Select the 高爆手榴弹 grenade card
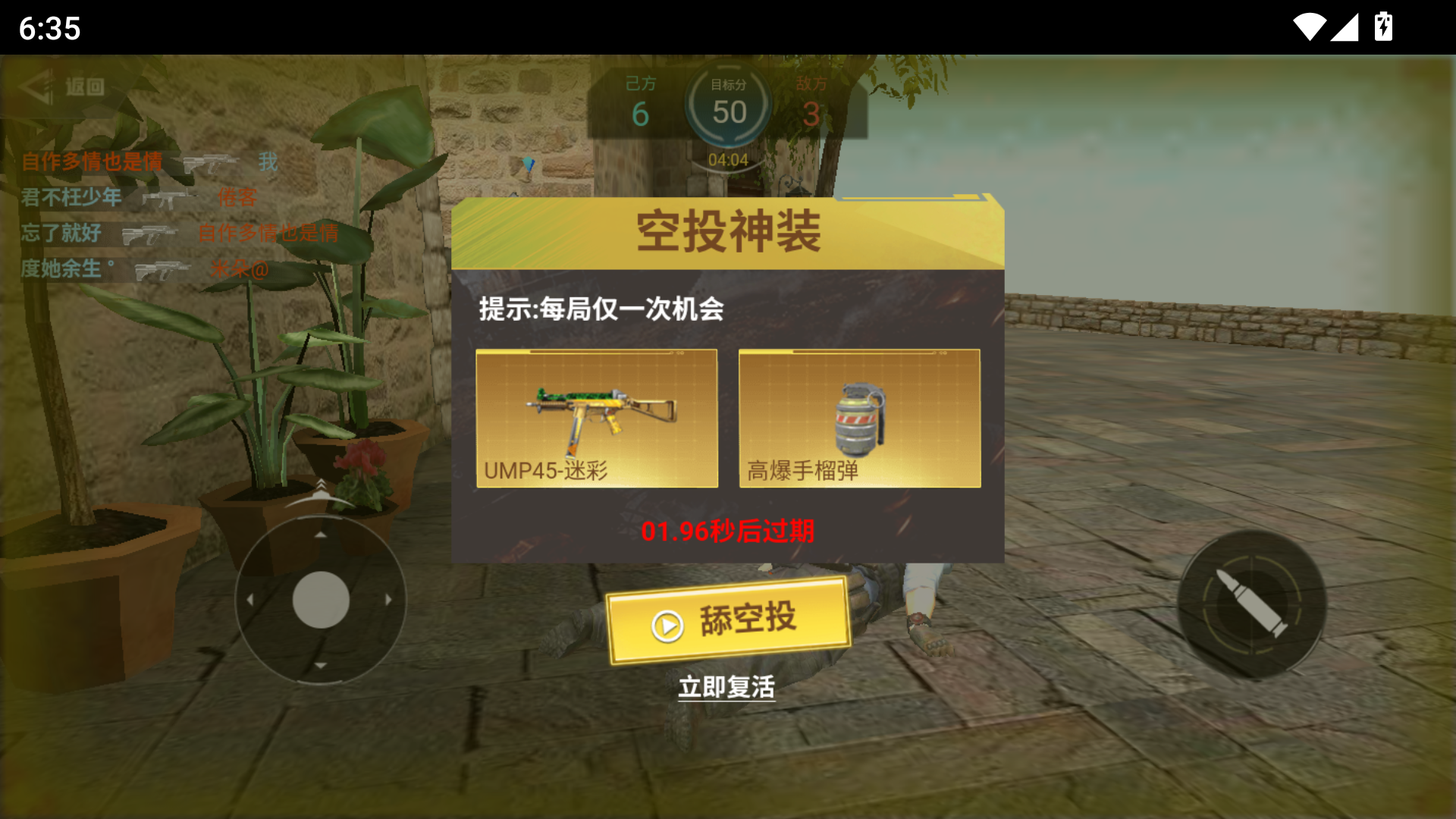 click(x=858, y=418)
